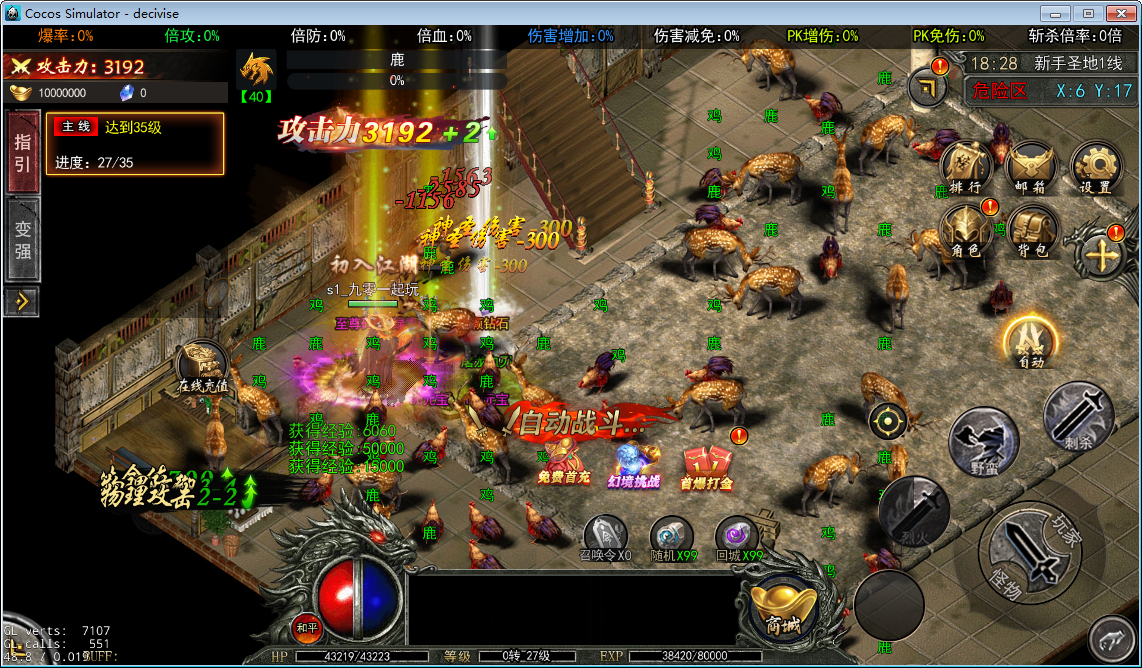The height and width of the screenshot is (668, 1142).
Task: Open the 背包 backpack inventory
Action: (1031, 230)
